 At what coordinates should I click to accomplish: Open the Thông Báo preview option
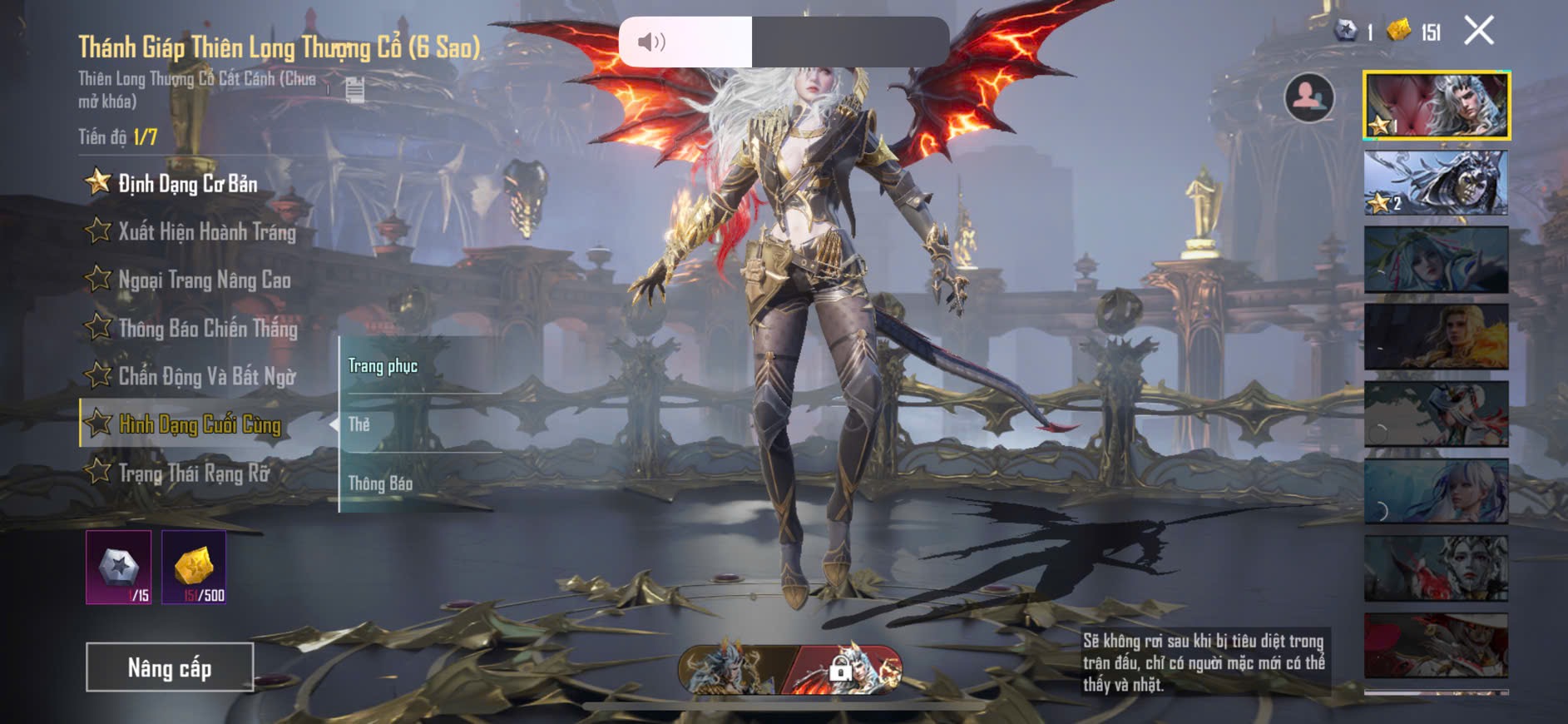click(380, 483)
